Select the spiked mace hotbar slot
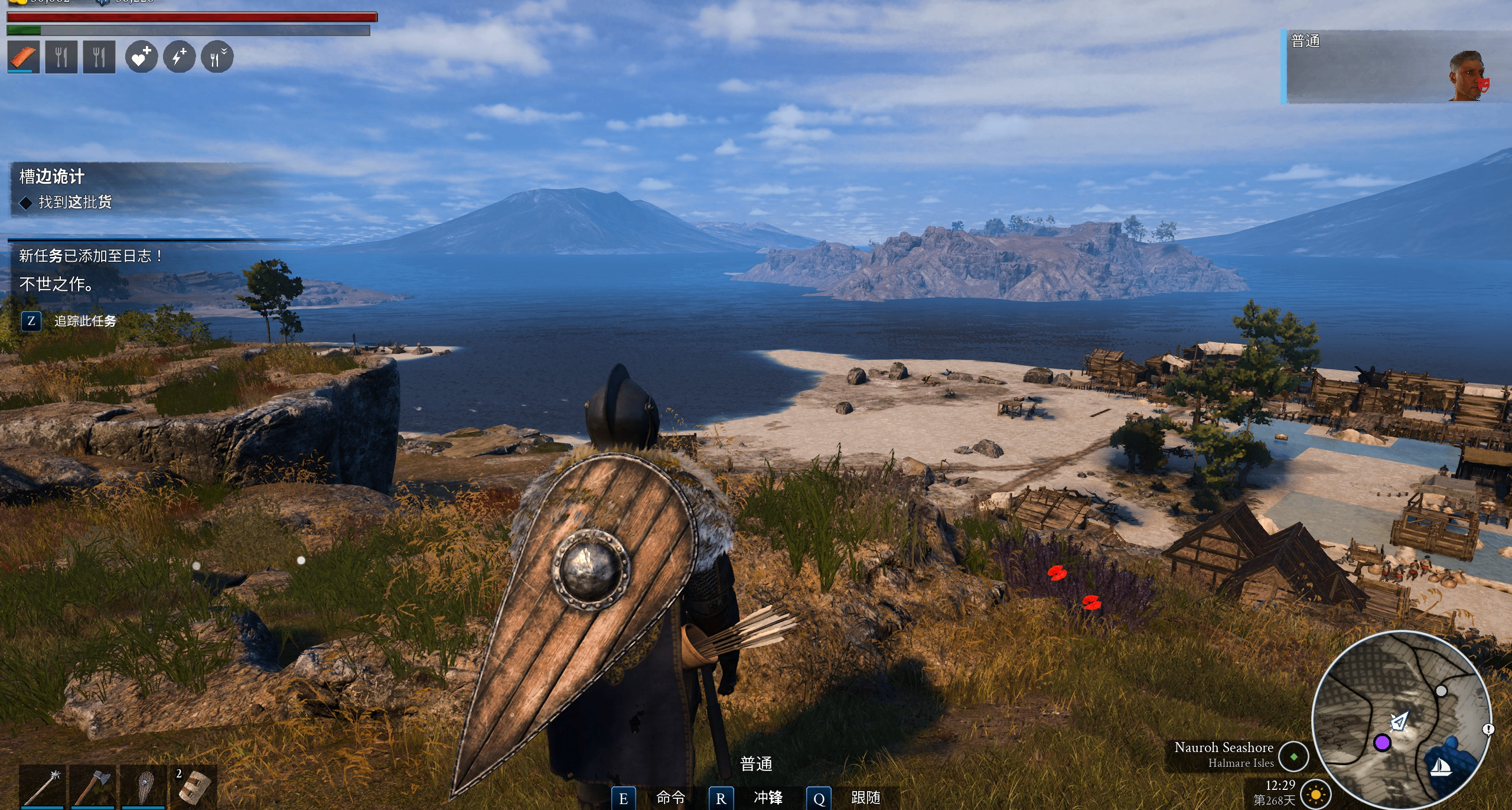This screenshot has height=810, width=1512. point(43,786)
